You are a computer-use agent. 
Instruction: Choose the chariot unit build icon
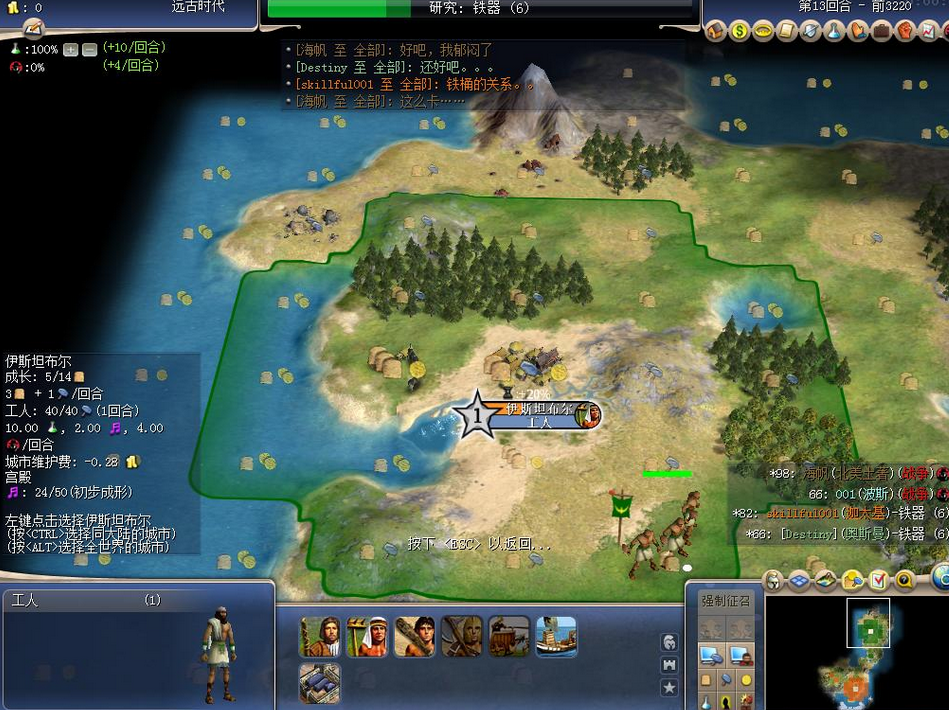point(509,636)
